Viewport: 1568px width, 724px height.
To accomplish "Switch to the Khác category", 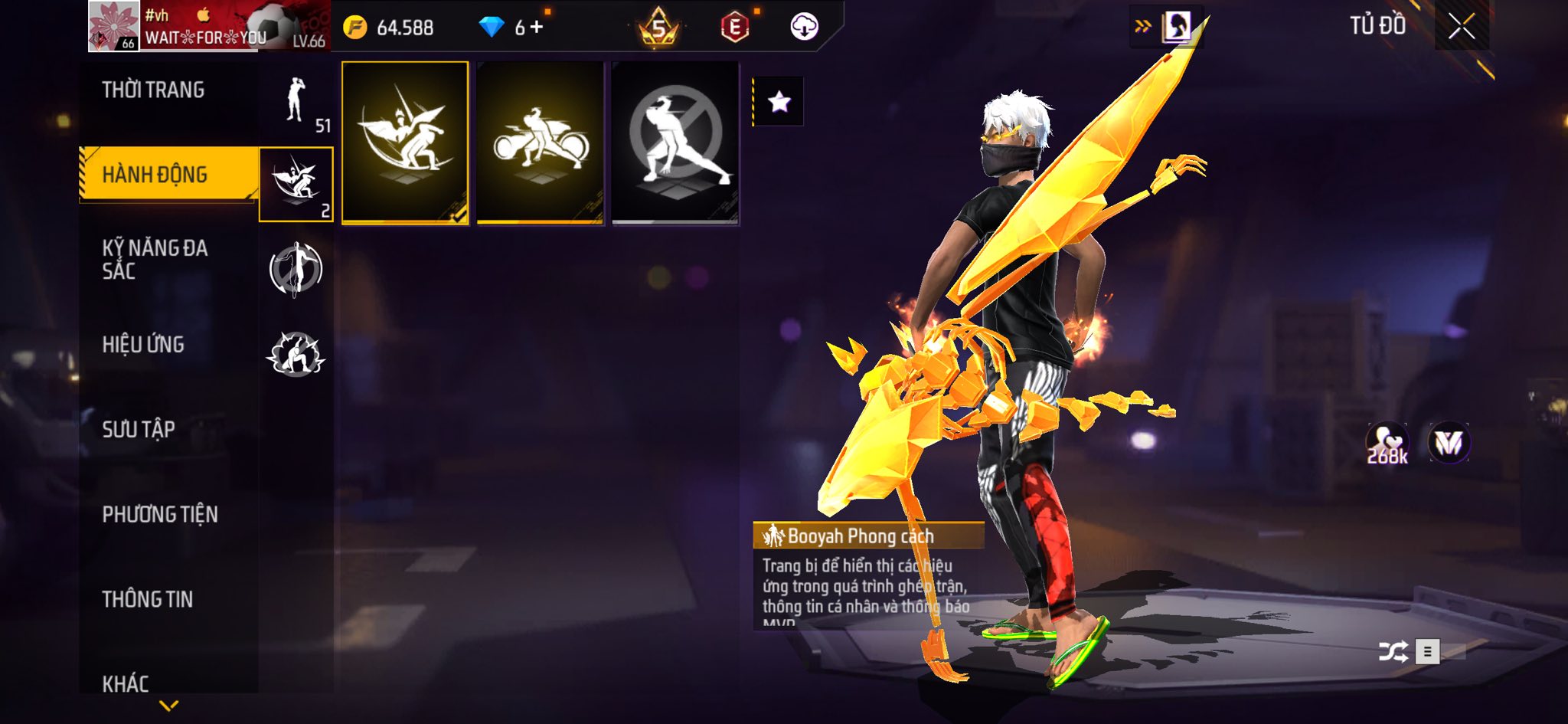I will (126, 683).
